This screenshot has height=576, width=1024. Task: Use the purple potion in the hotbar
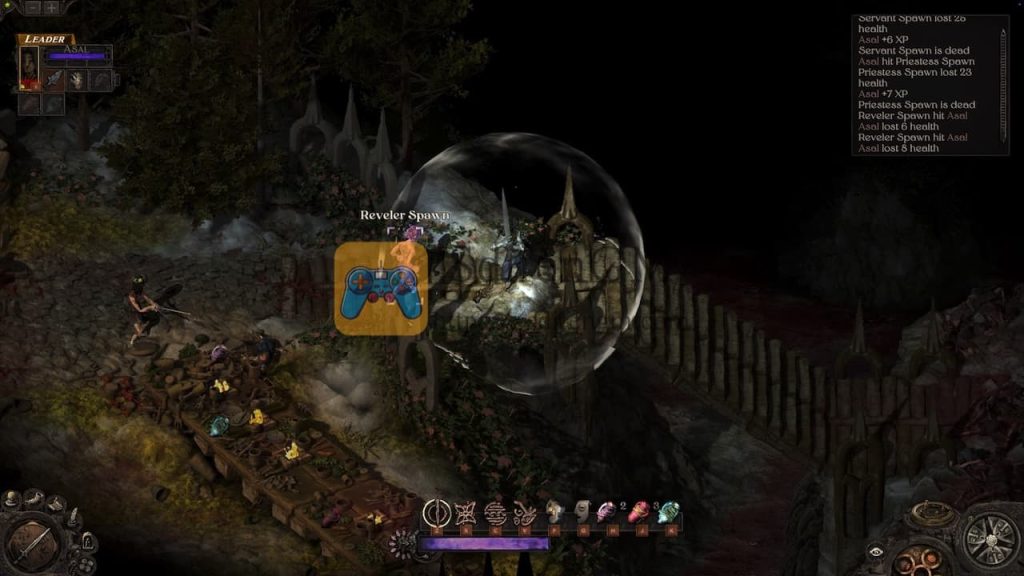[608, 513]
